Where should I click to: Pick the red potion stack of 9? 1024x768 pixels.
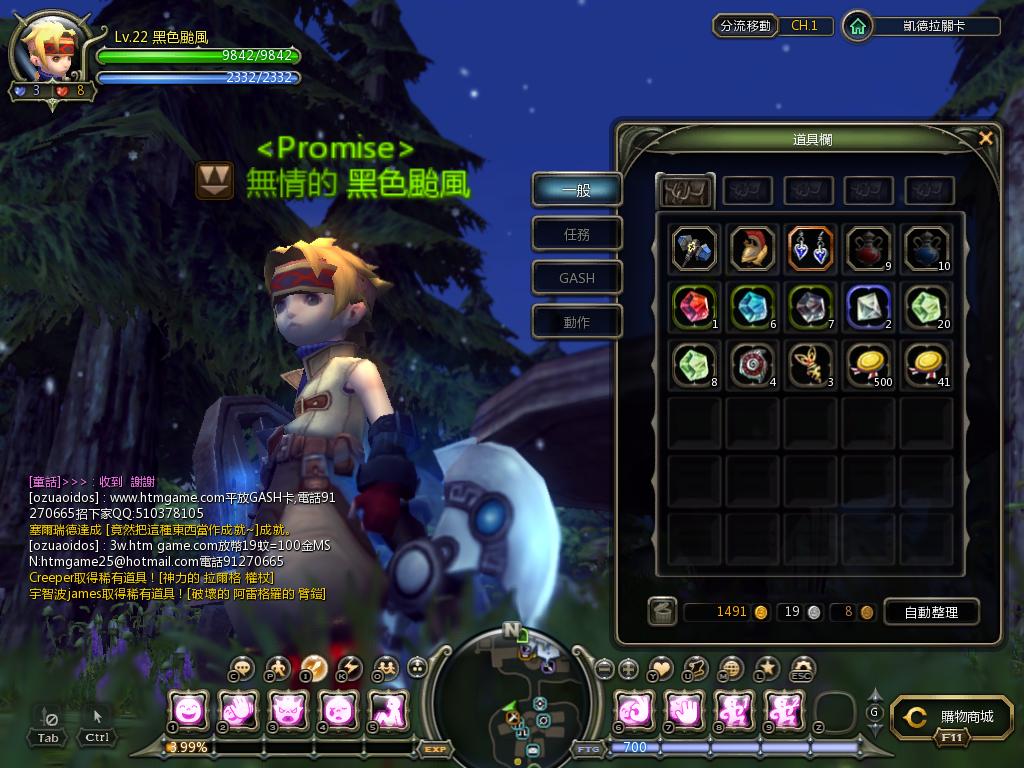[x=868, y=248]
